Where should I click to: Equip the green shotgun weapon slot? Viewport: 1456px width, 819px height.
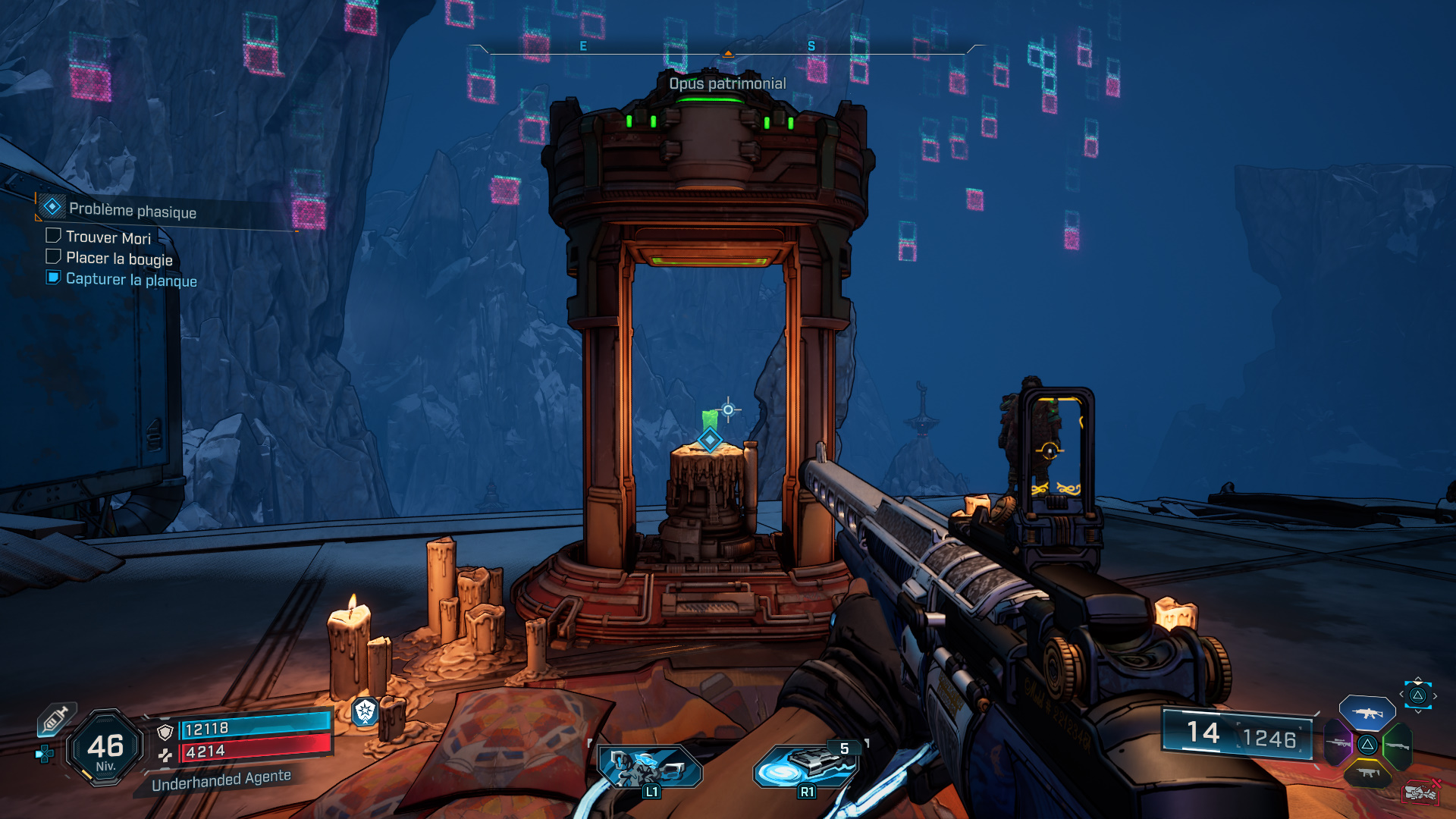(x=1397, y=745)
